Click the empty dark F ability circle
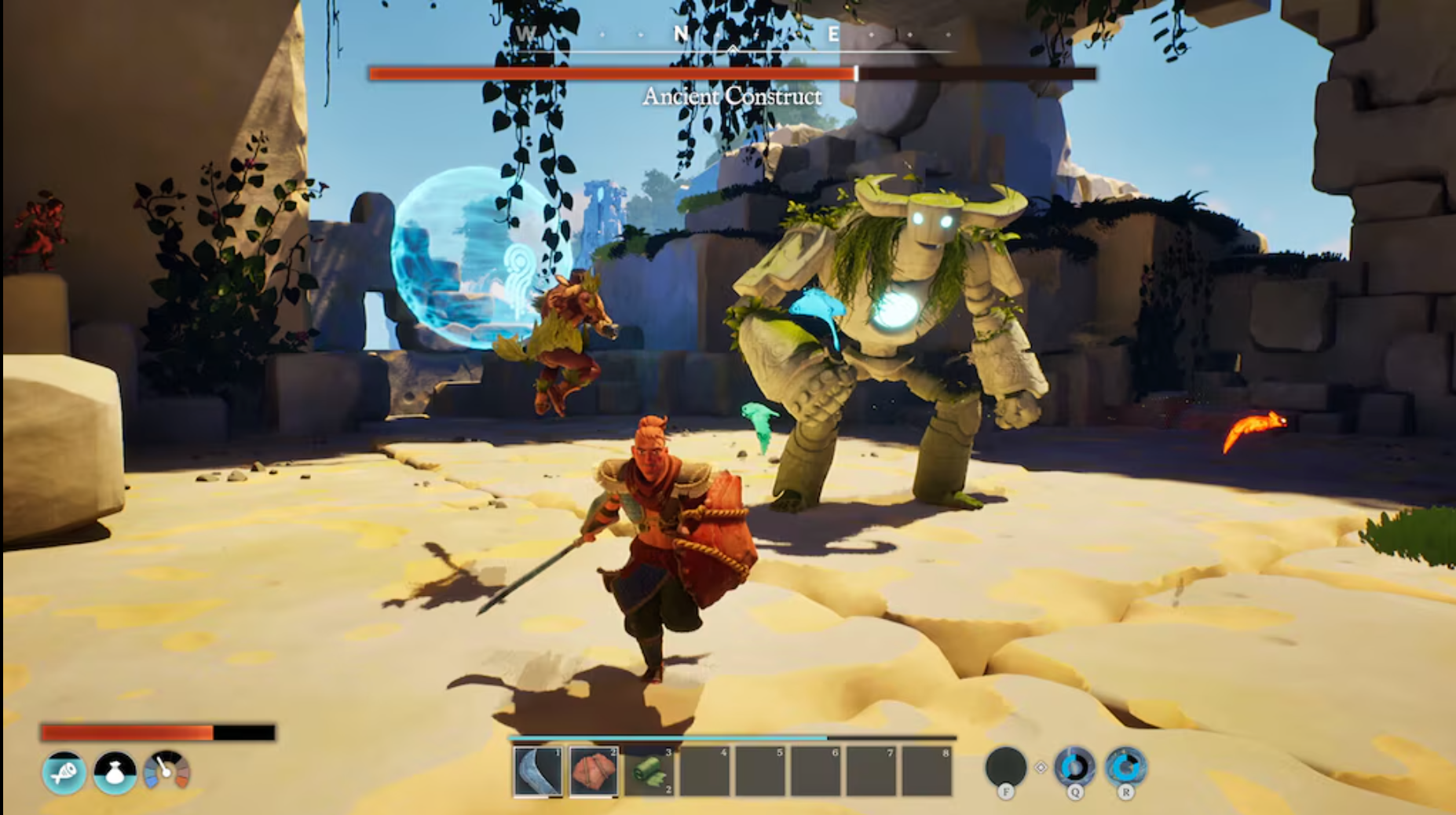 tap(1005, 767)
